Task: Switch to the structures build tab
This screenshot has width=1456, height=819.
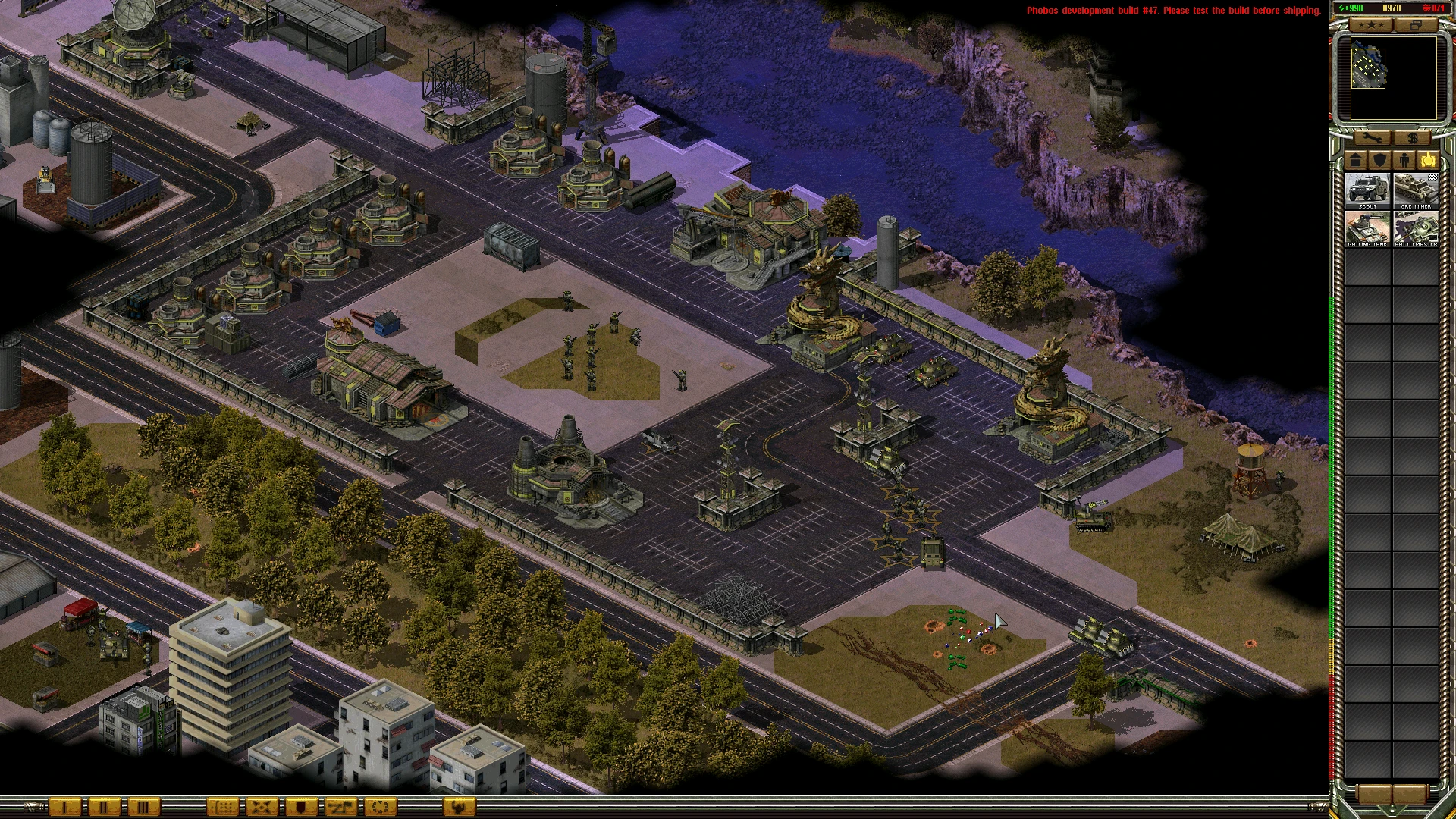Action: 1356,160
